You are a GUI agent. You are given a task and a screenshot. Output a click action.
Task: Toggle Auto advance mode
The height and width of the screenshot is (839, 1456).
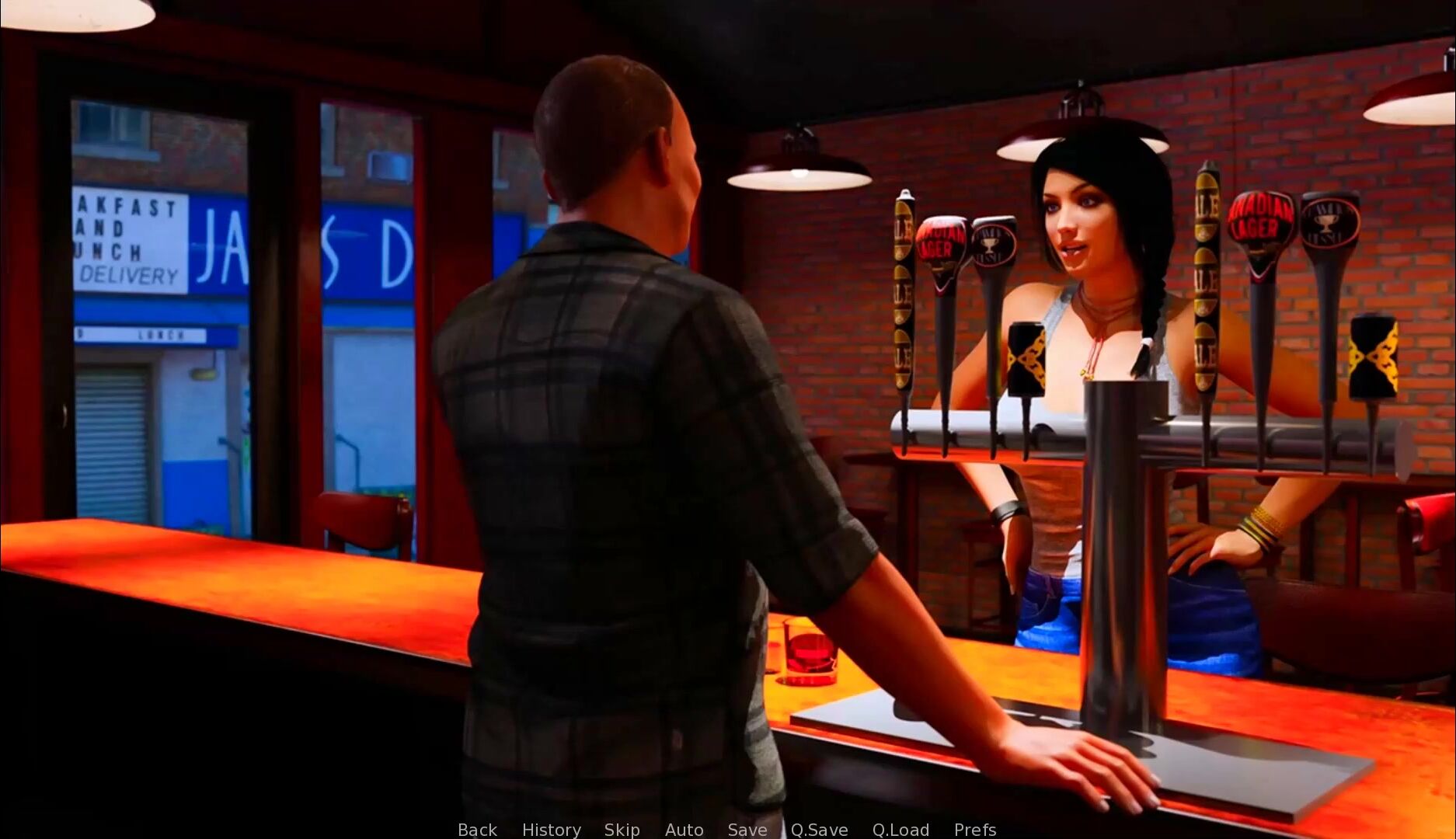point(684,829)
